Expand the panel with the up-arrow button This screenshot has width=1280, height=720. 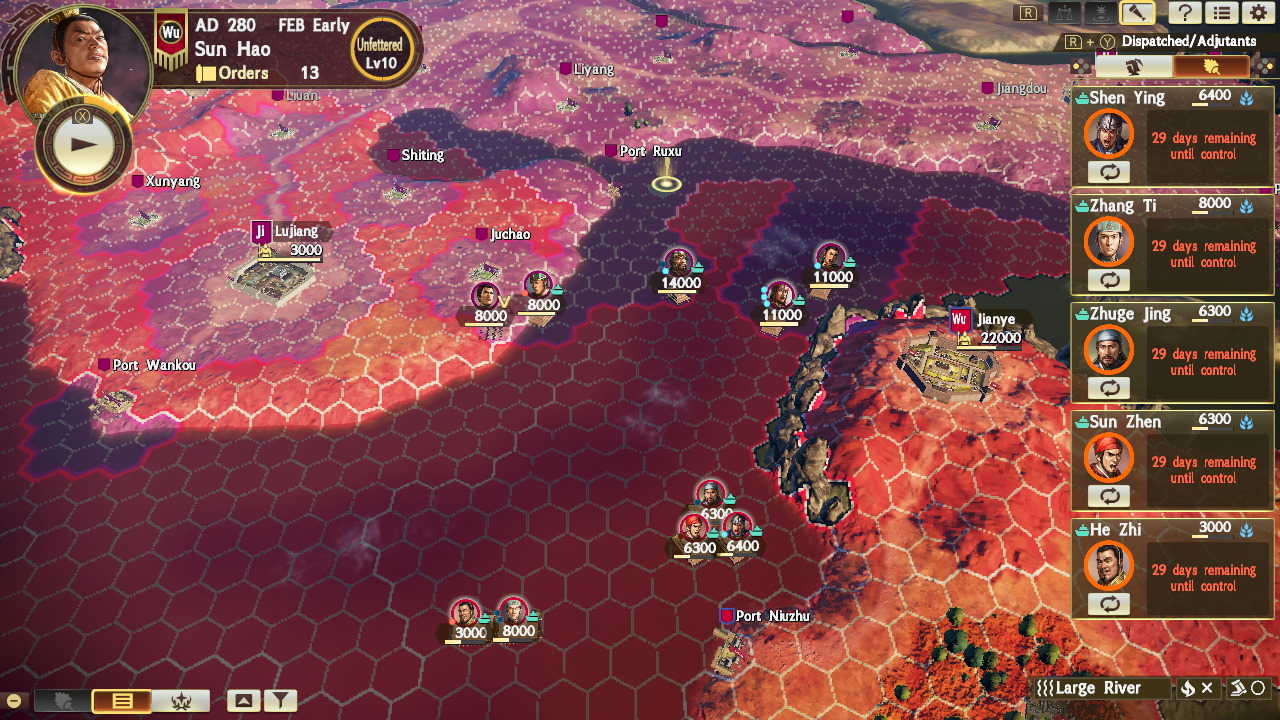pos(244,699)
